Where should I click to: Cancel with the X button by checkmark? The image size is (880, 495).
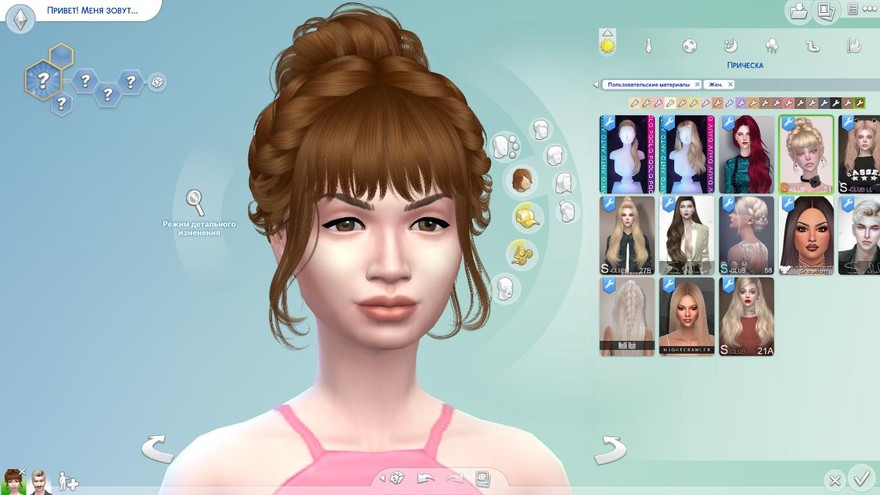point(834,480)
